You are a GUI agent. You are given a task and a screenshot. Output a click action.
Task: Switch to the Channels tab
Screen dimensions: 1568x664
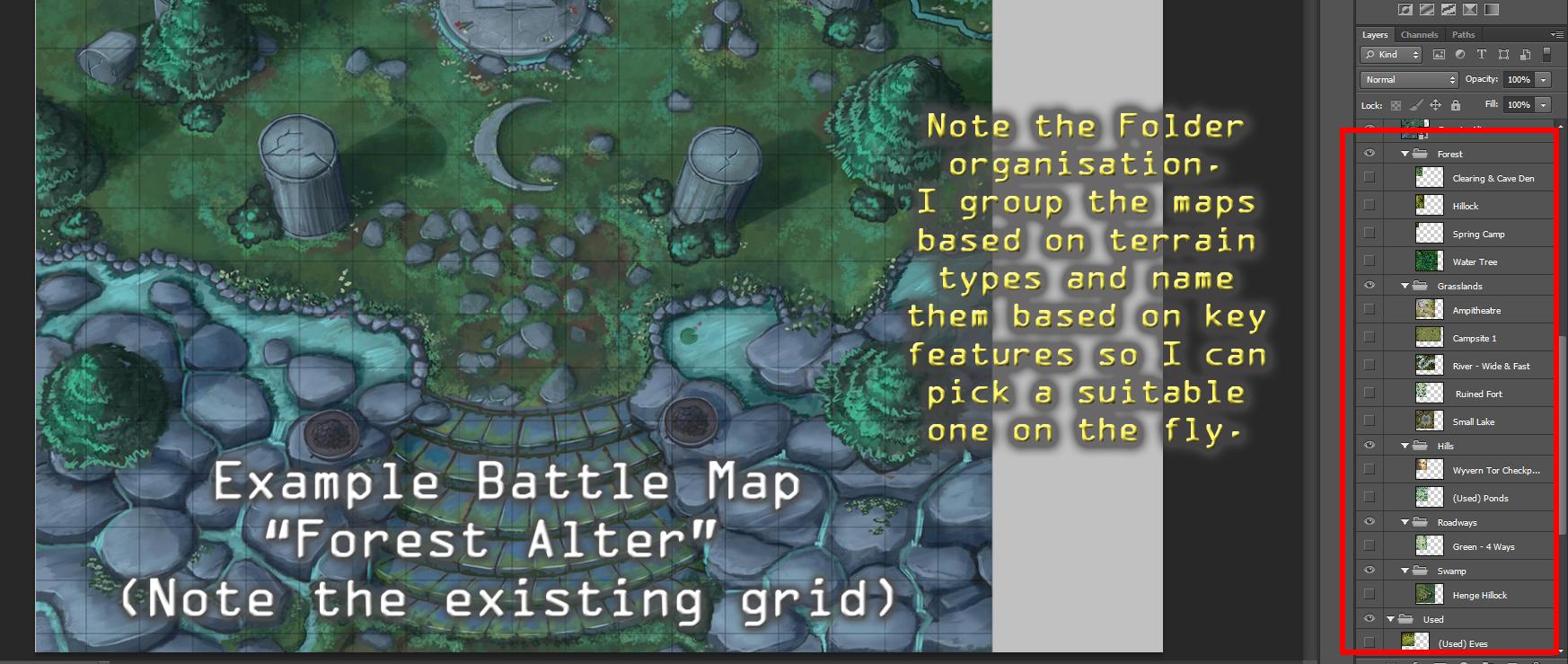coord(1419,35)
